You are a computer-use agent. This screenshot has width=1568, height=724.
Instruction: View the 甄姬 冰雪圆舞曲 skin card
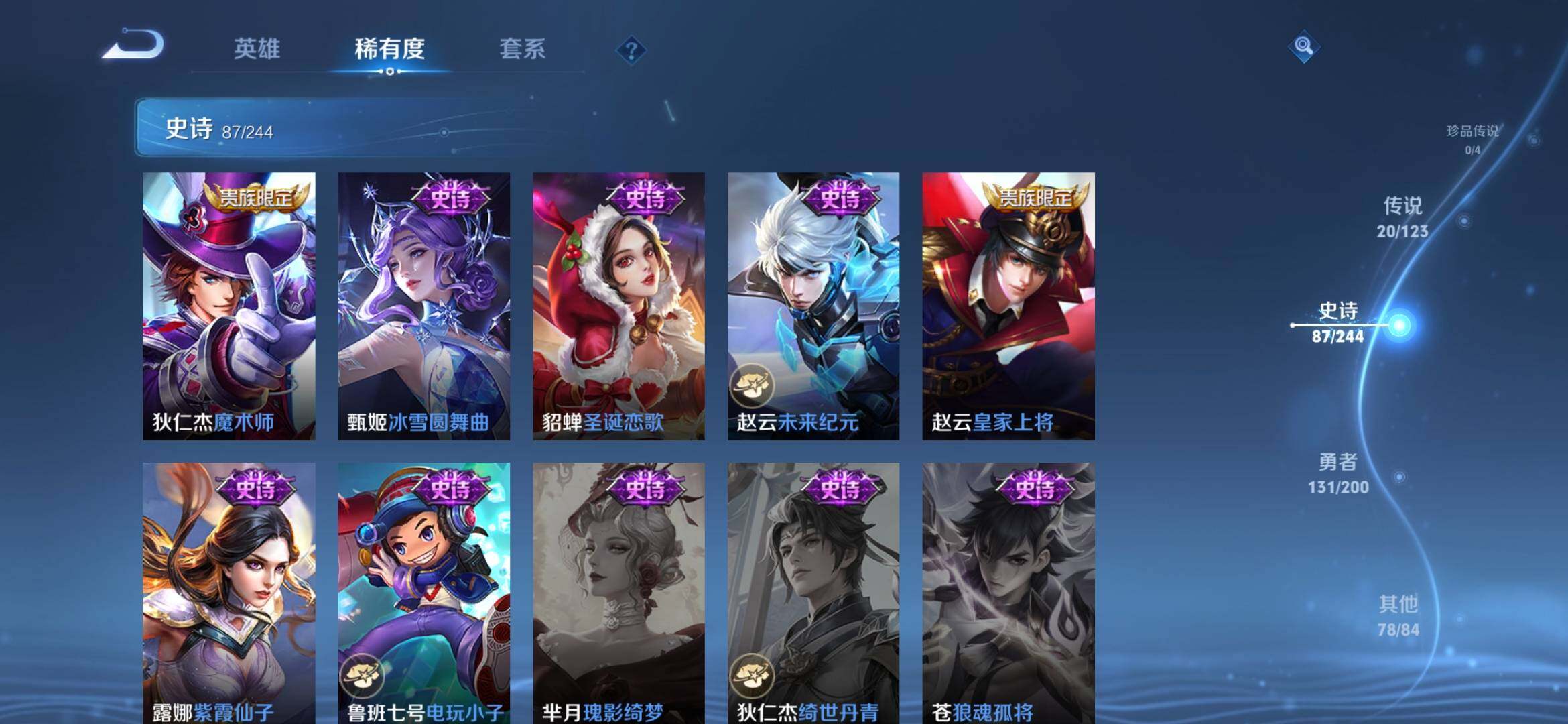pyautogui.click(x=423, y=306)
